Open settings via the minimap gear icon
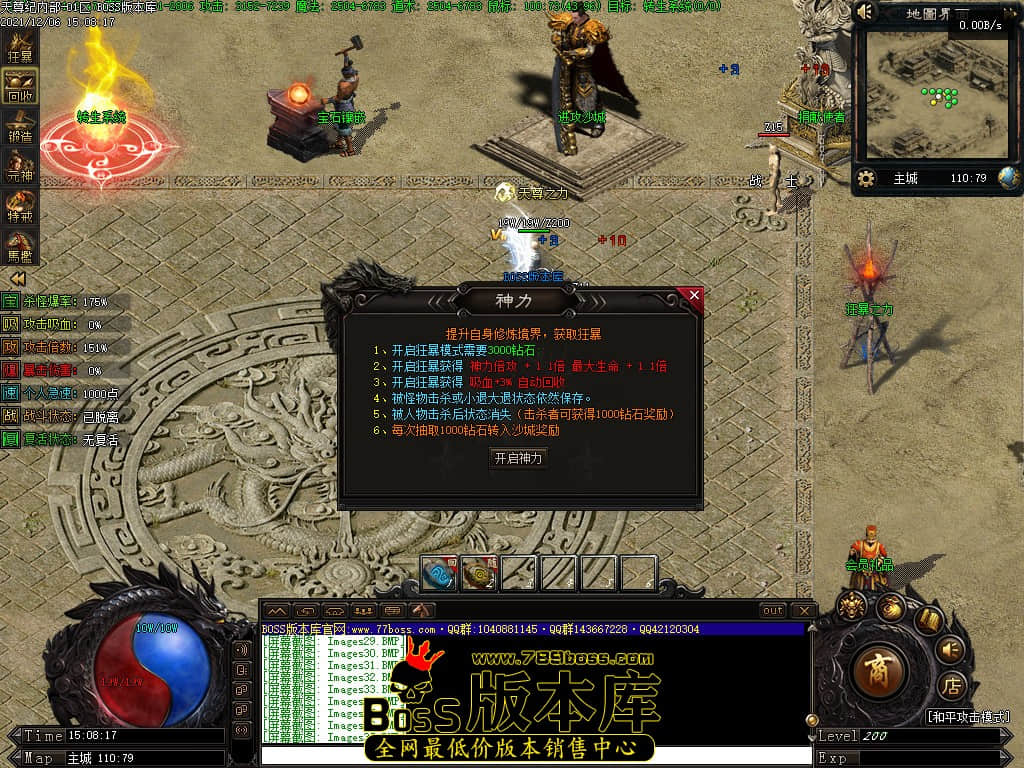 click(x=866, y=178)
